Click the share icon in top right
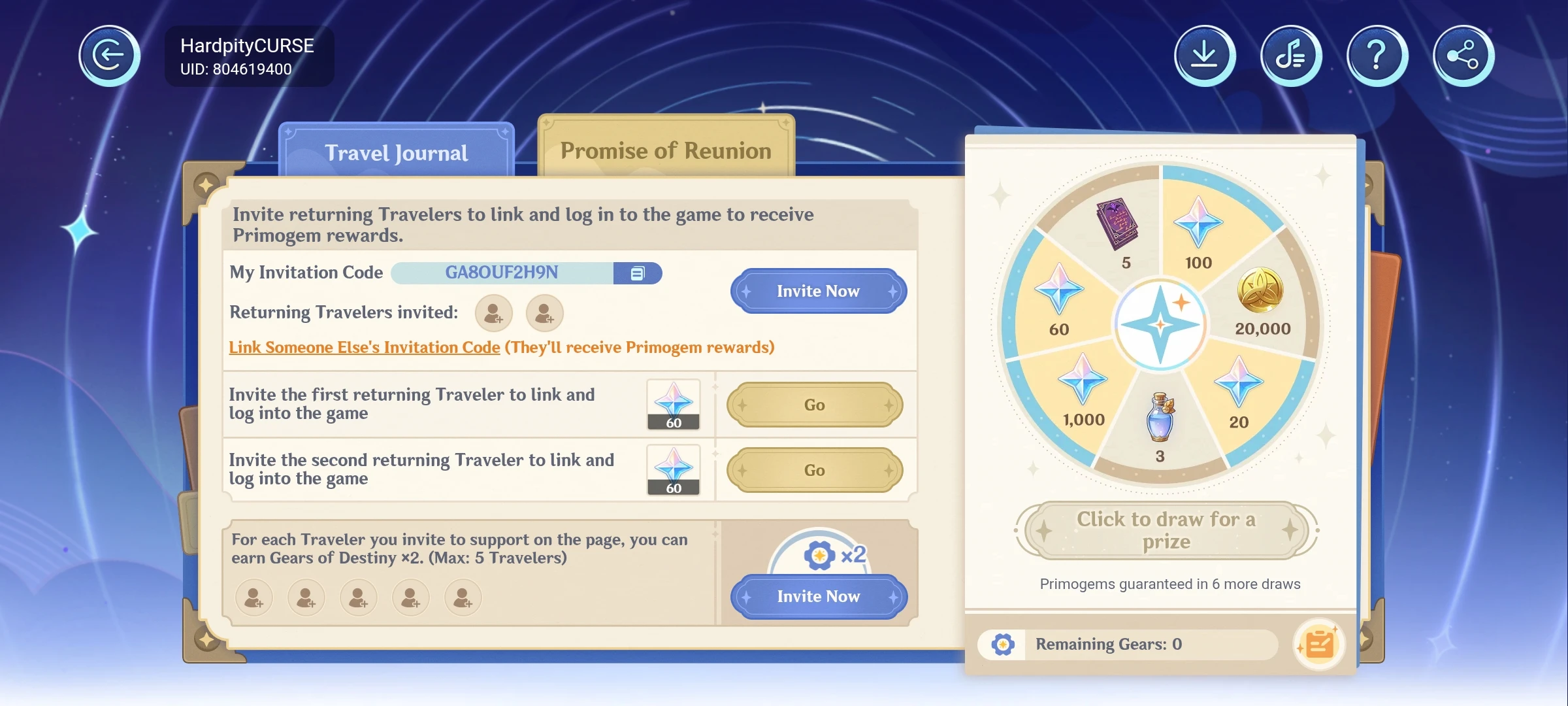 click(x=1463, y=55)
